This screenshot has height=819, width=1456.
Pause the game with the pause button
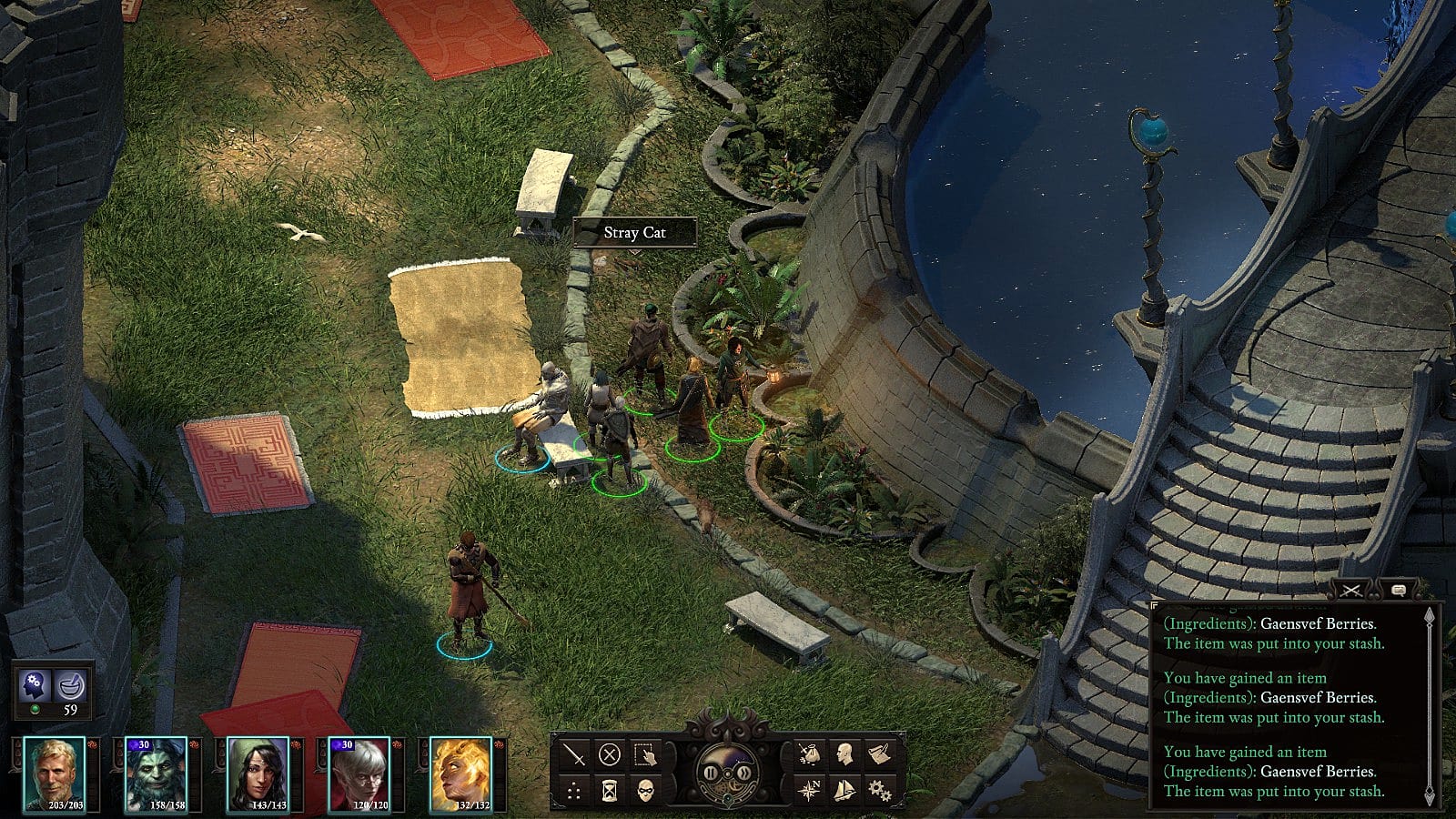(711, 773)
